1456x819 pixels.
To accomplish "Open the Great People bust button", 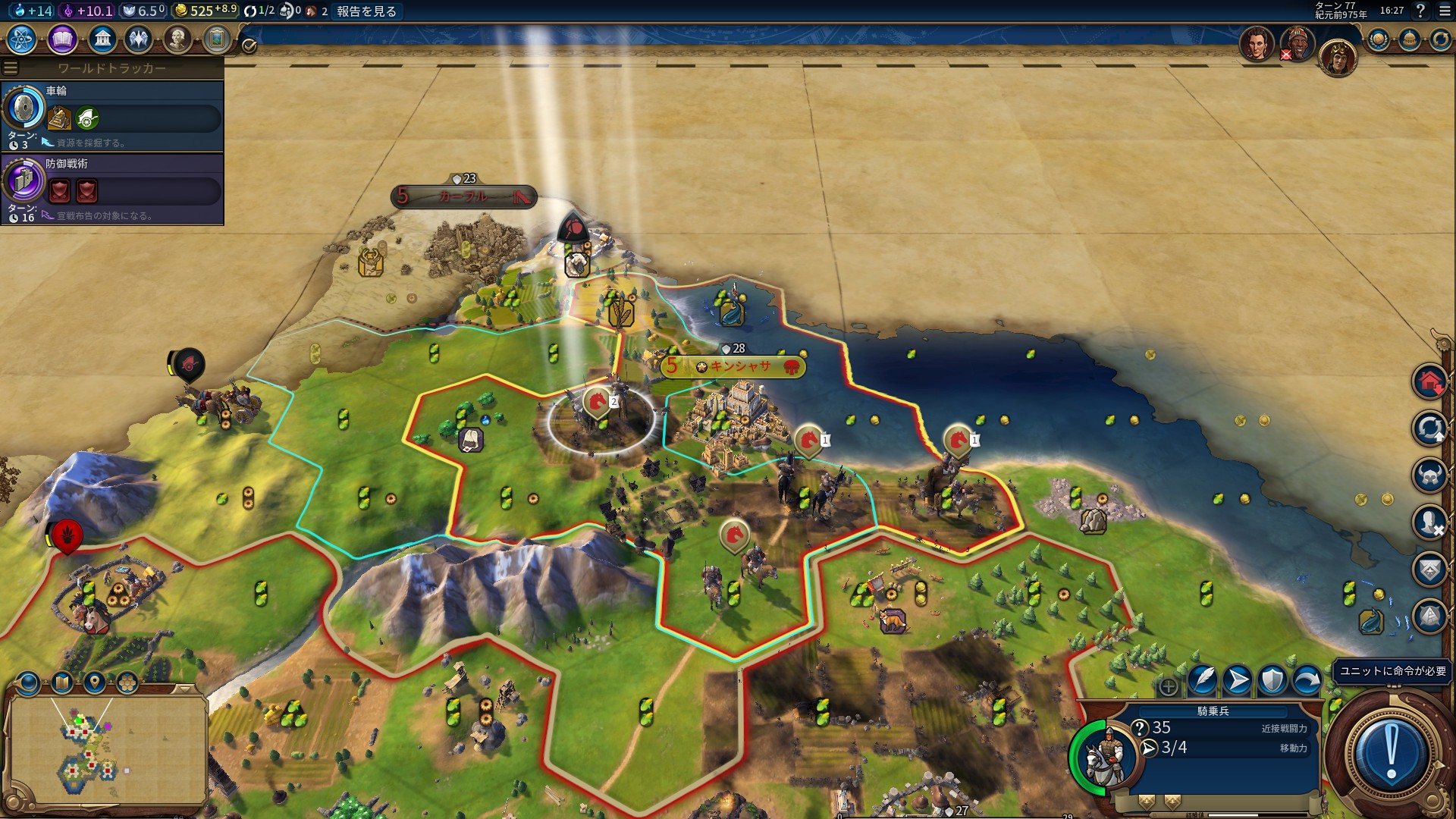I will 177,39.
